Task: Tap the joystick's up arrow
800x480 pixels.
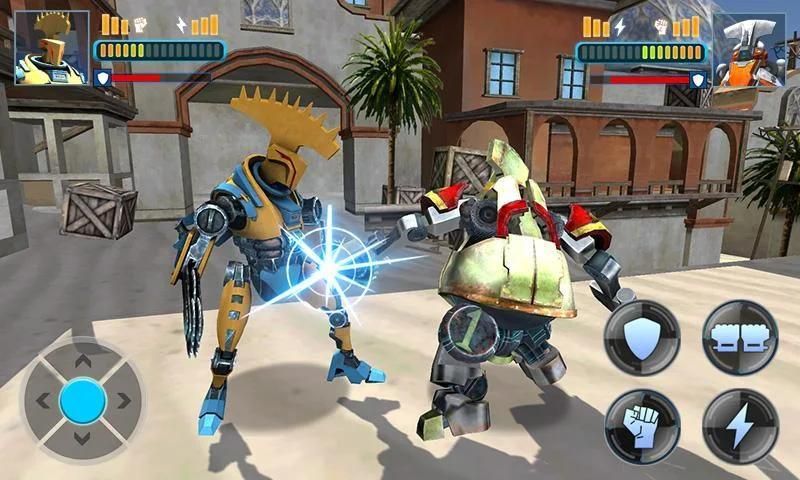Action: [x=83, y=360]
